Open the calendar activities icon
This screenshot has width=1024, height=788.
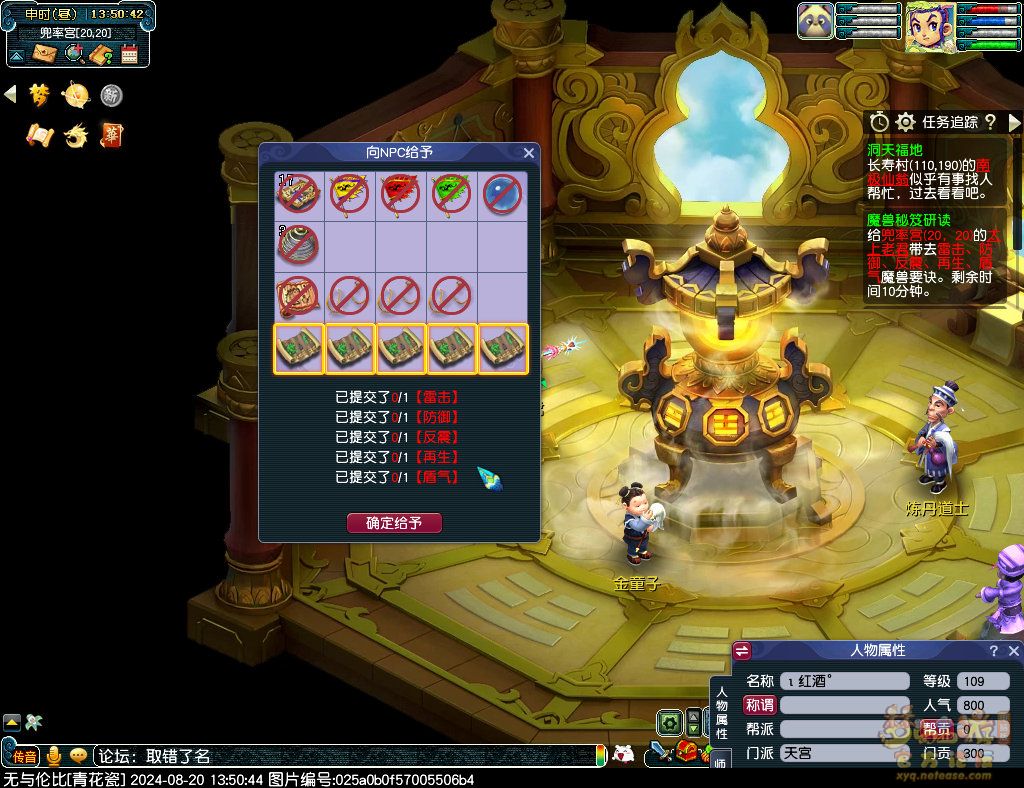tap(129, 53)
